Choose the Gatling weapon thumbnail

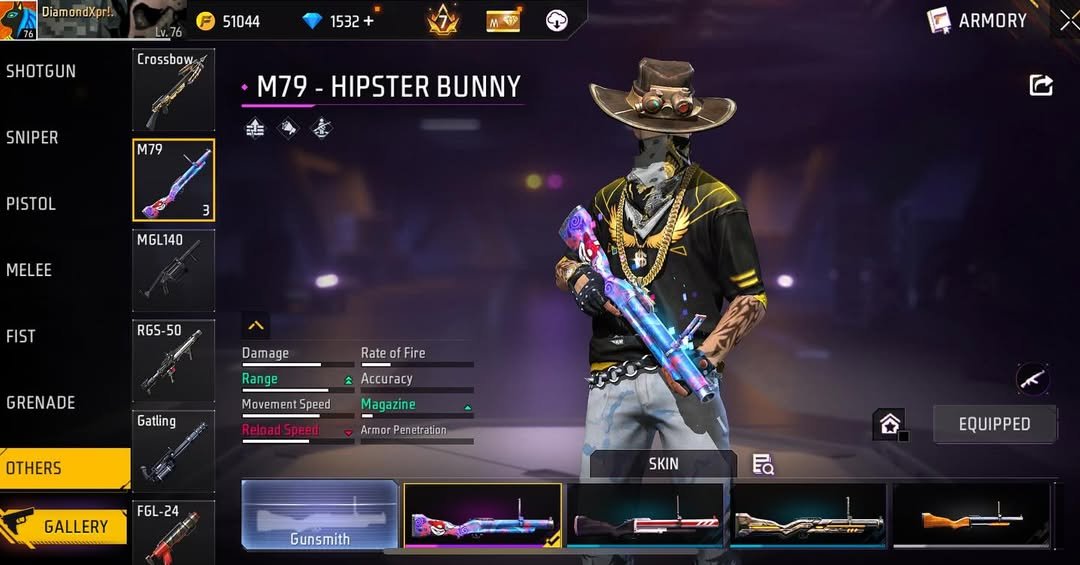tap(173, 450)
